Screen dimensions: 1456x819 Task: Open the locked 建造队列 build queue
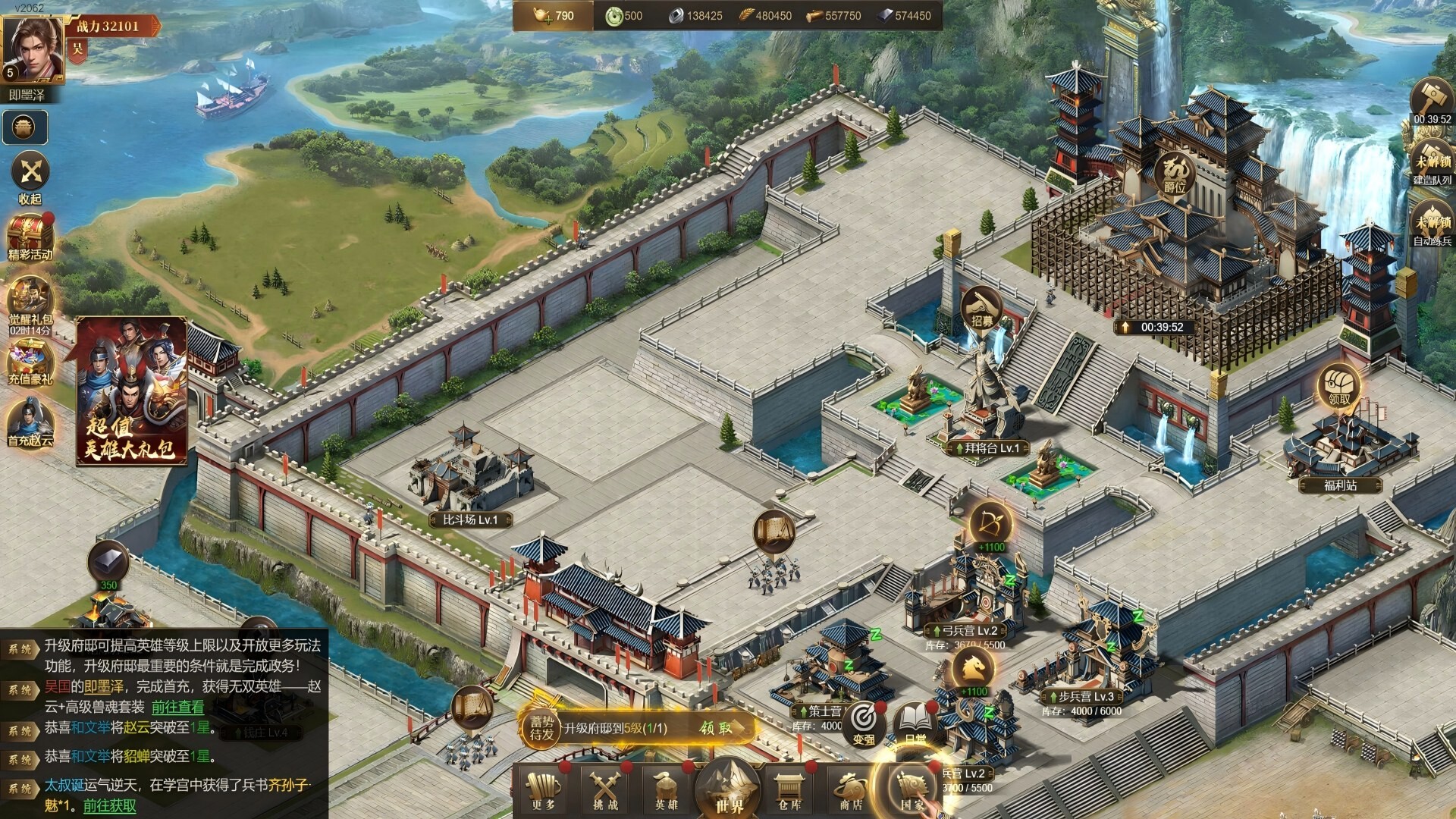pyautogui.click(x=1432, y=163)
